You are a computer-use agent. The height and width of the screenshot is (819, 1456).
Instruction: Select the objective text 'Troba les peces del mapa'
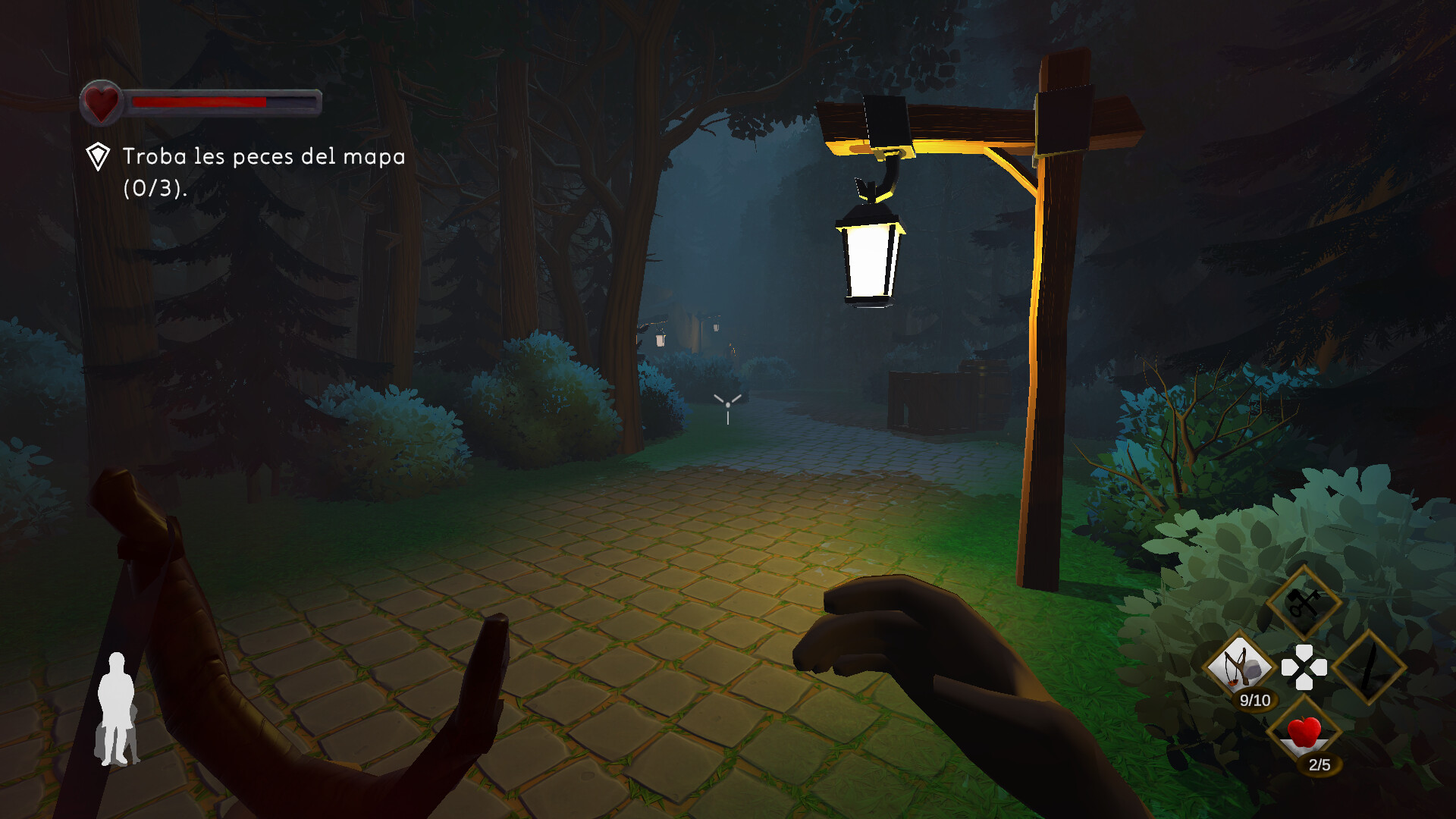[x=262, y=156]
